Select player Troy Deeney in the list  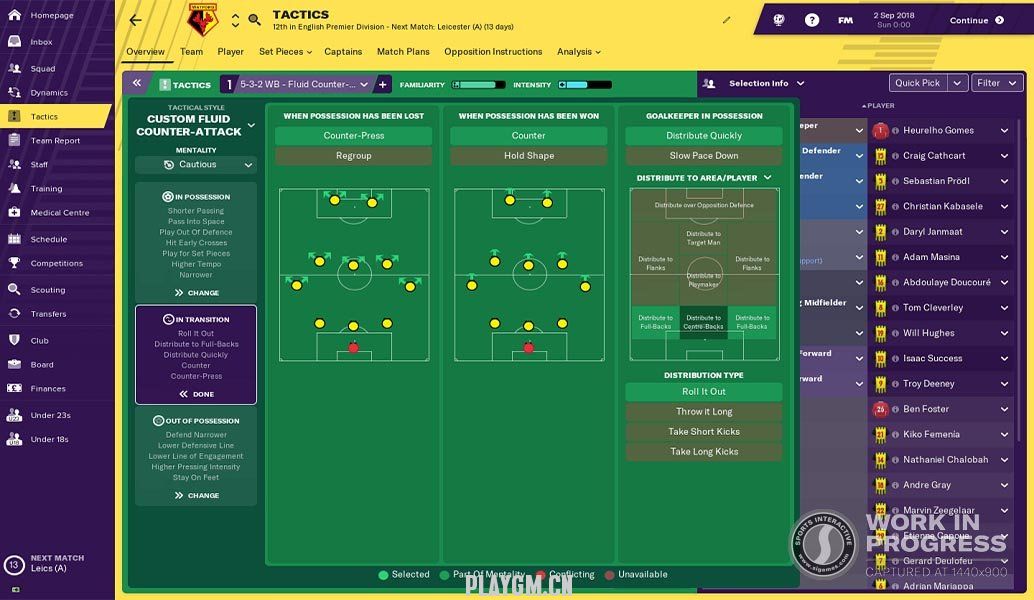(x=928, y=384)
